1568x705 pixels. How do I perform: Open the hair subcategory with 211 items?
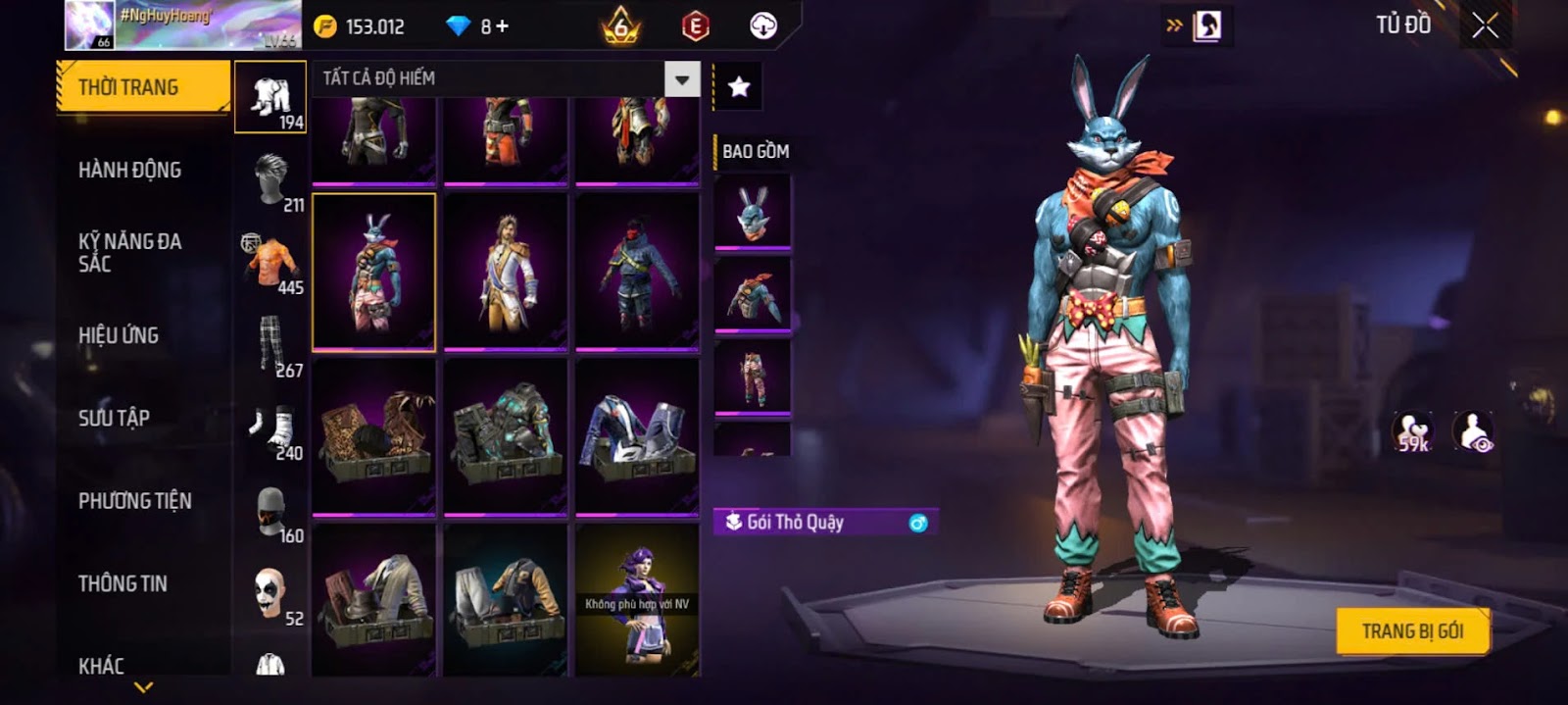pyautogui.click(x=271, y=181)
